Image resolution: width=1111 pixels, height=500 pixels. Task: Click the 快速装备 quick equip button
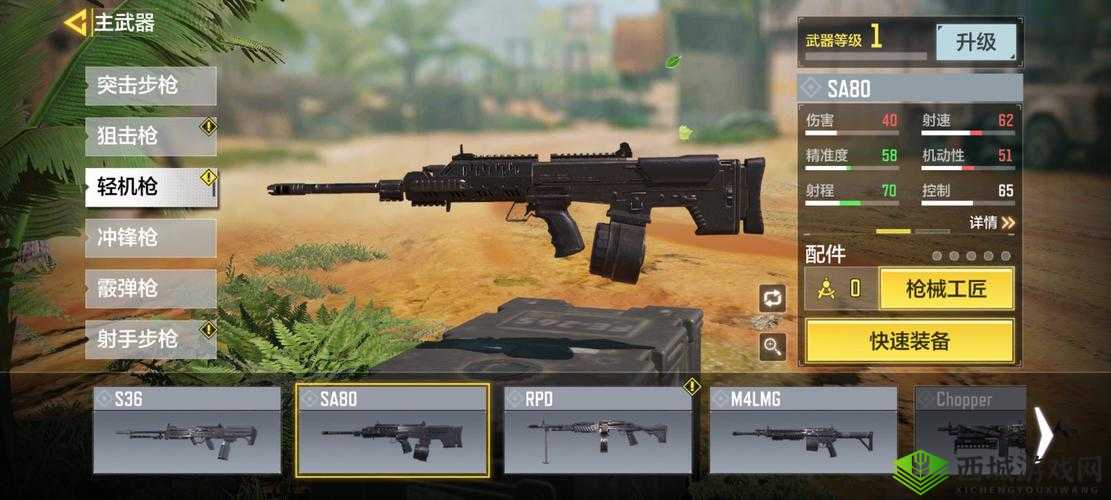(909, 341)
